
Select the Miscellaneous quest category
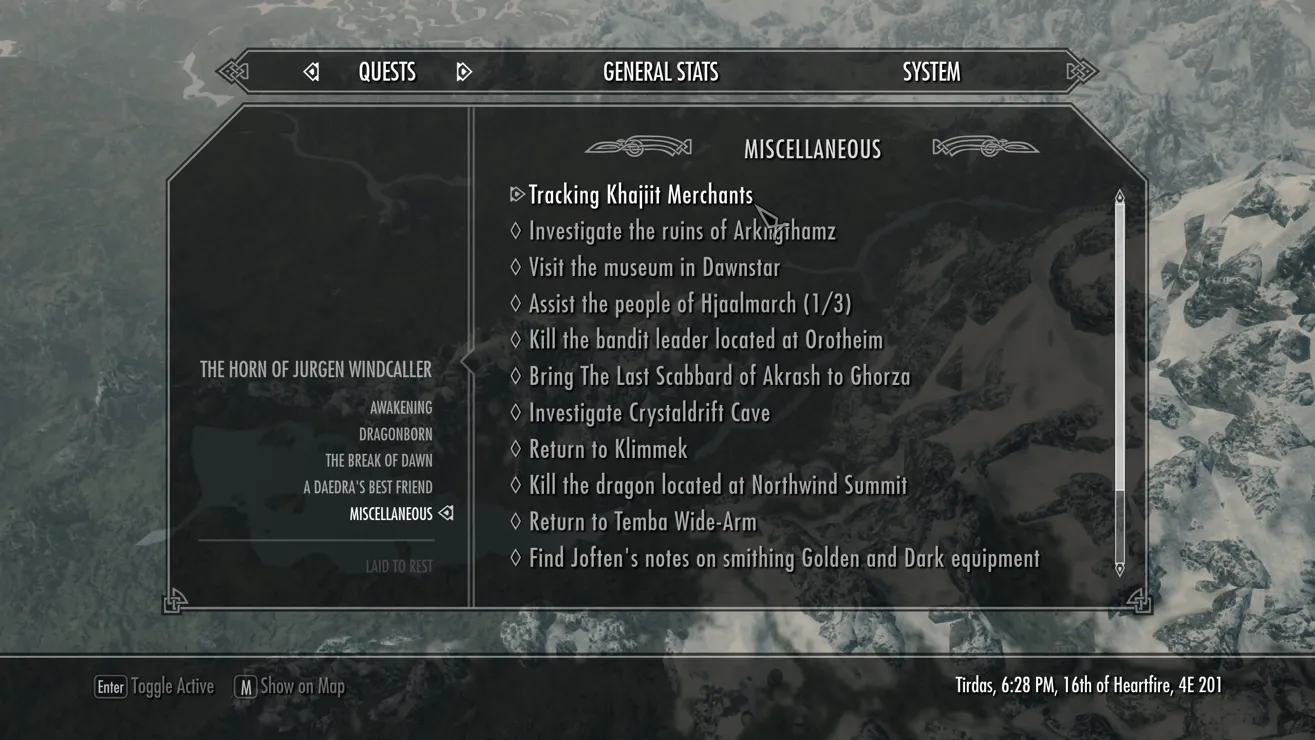click(391, 514)
